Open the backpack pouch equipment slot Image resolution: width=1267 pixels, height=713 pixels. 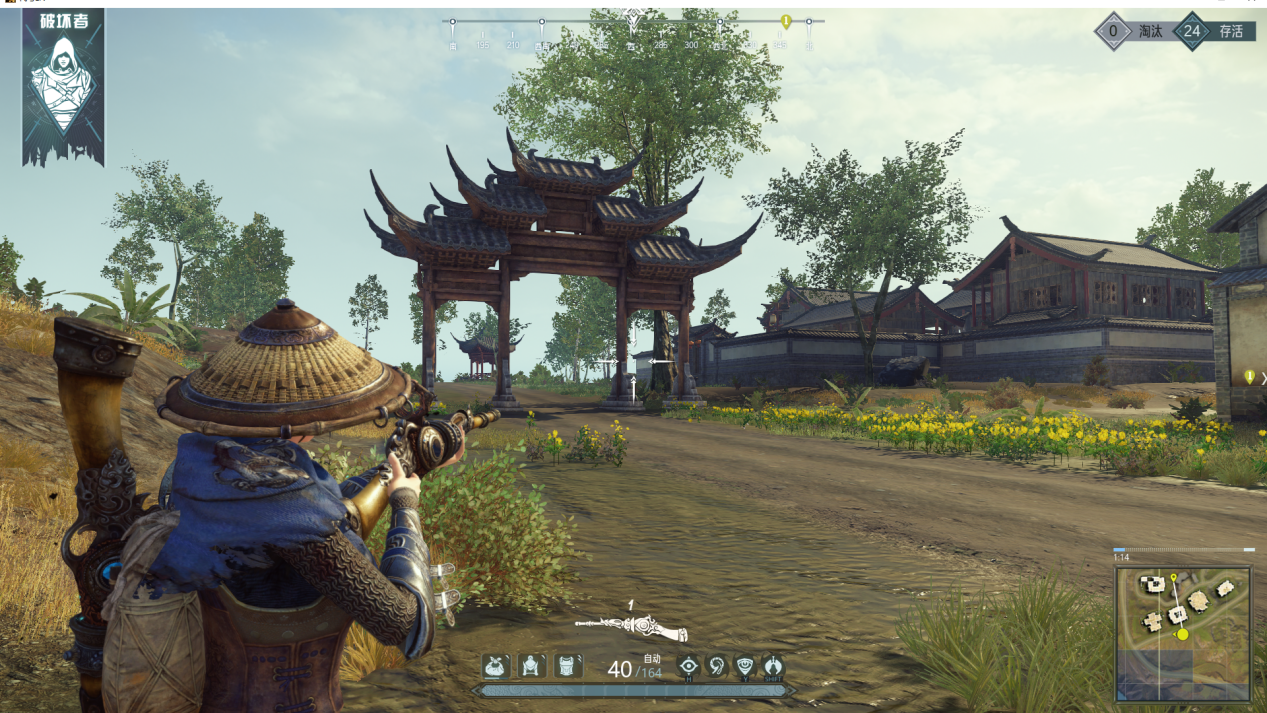tap(497, 666)
